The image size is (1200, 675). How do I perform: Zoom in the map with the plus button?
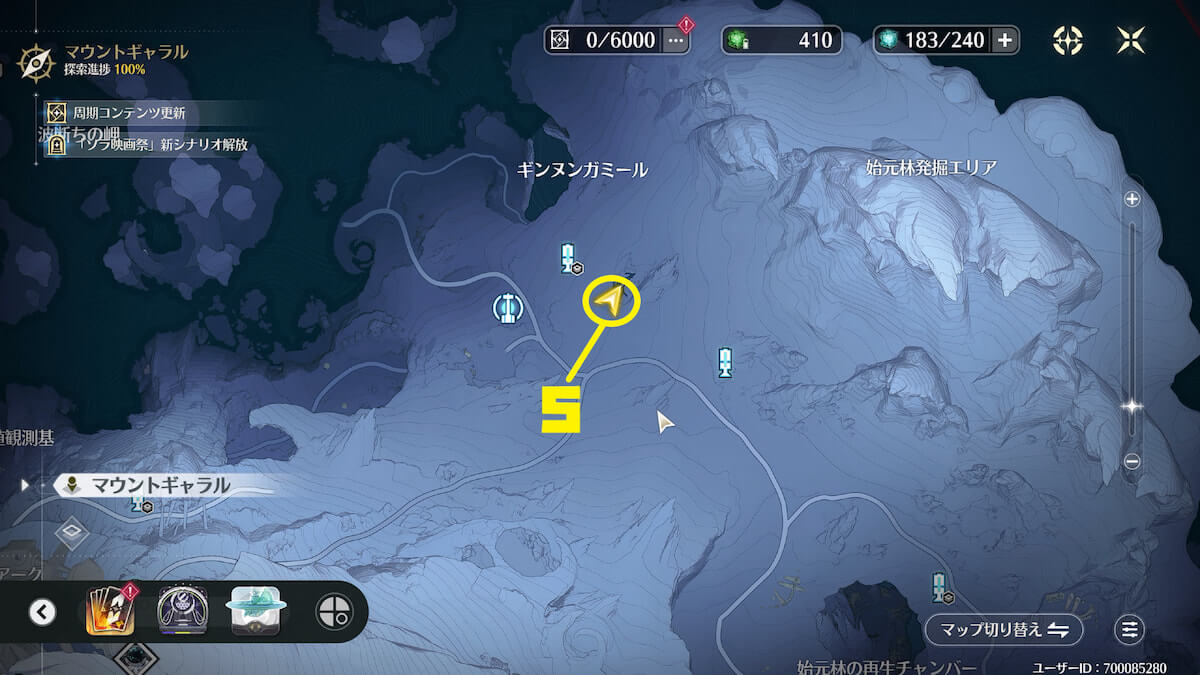point(1132,199)
